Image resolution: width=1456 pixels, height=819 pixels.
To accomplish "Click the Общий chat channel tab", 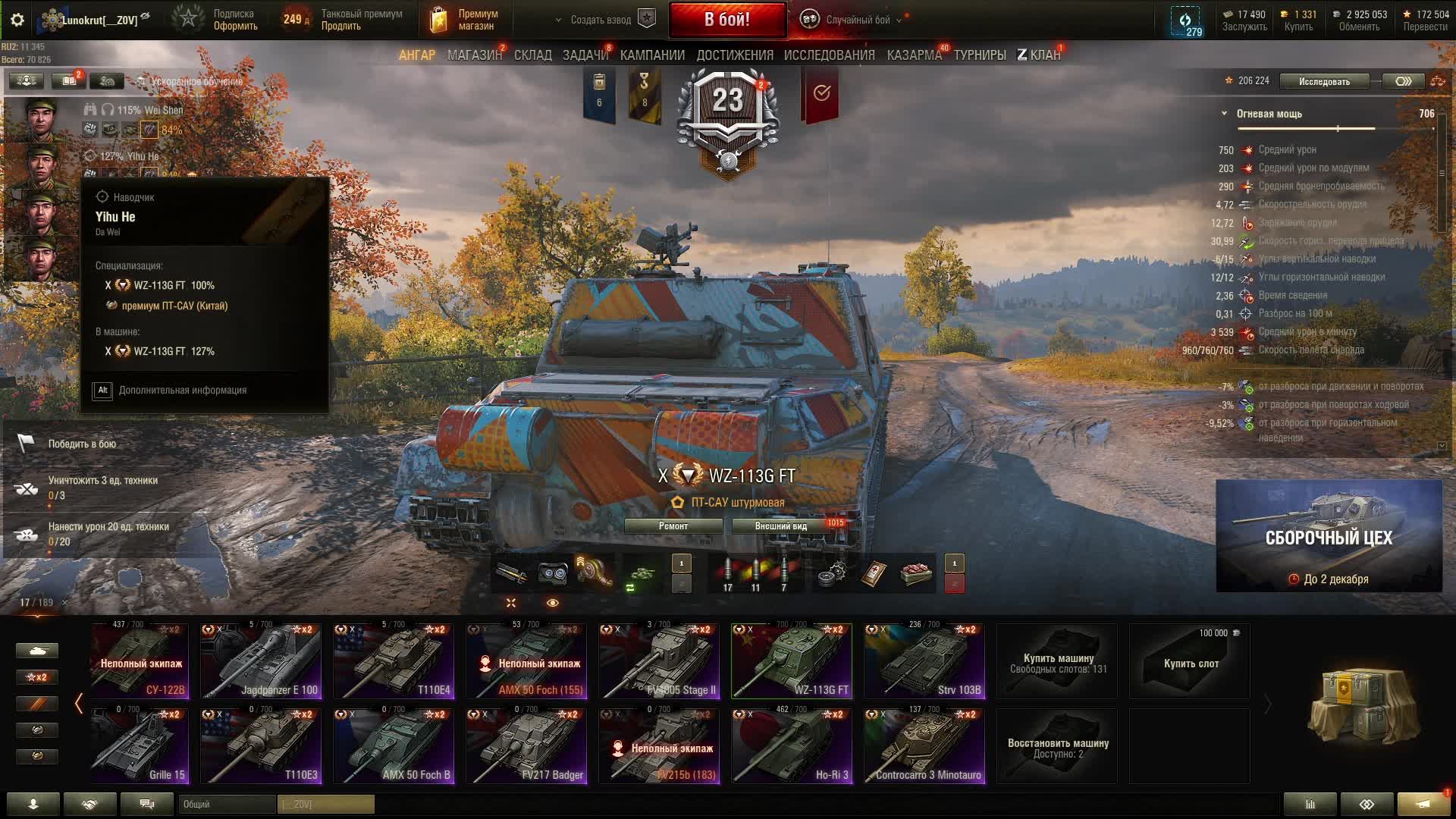I will coord(227,804).
